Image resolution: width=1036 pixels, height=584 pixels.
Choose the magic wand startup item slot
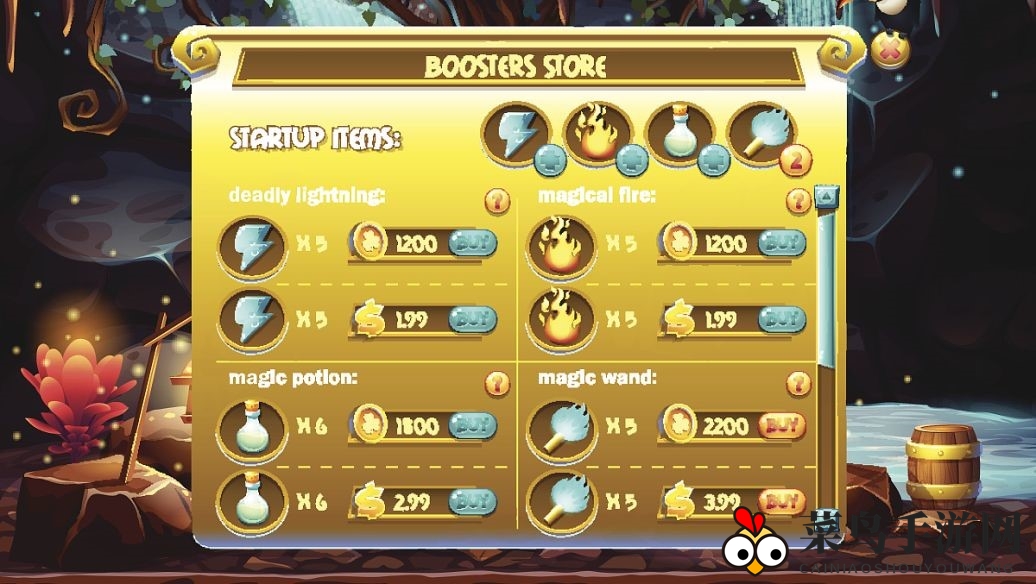760,133
